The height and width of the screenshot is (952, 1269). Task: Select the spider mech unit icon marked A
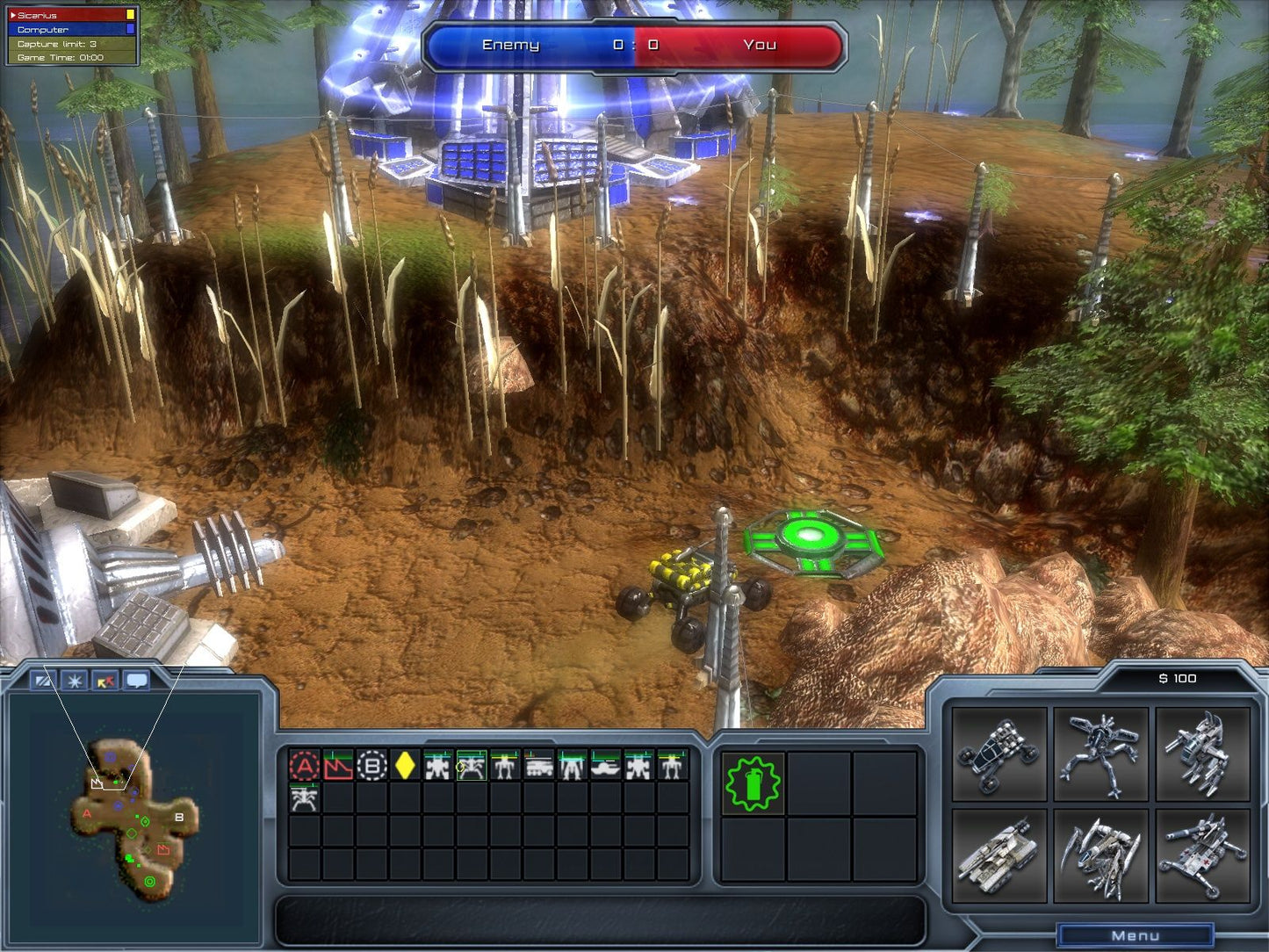point(306,762)
